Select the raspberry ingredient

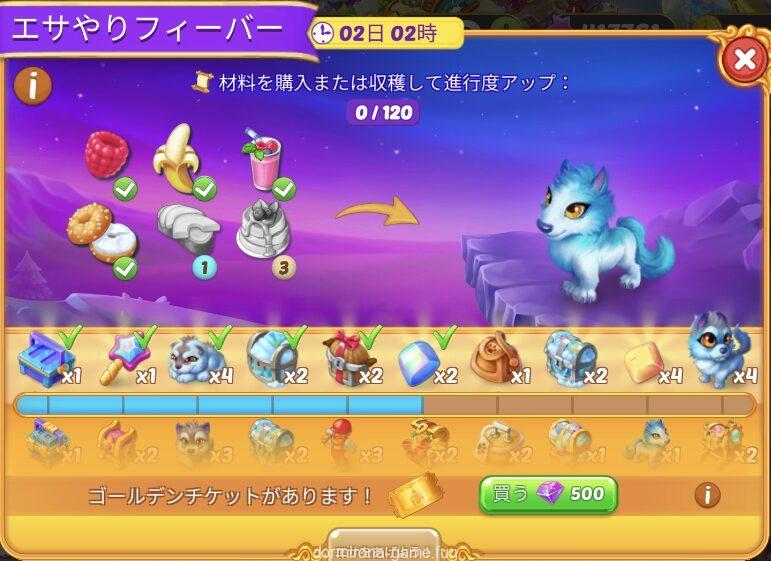click(x=107, y=156)
